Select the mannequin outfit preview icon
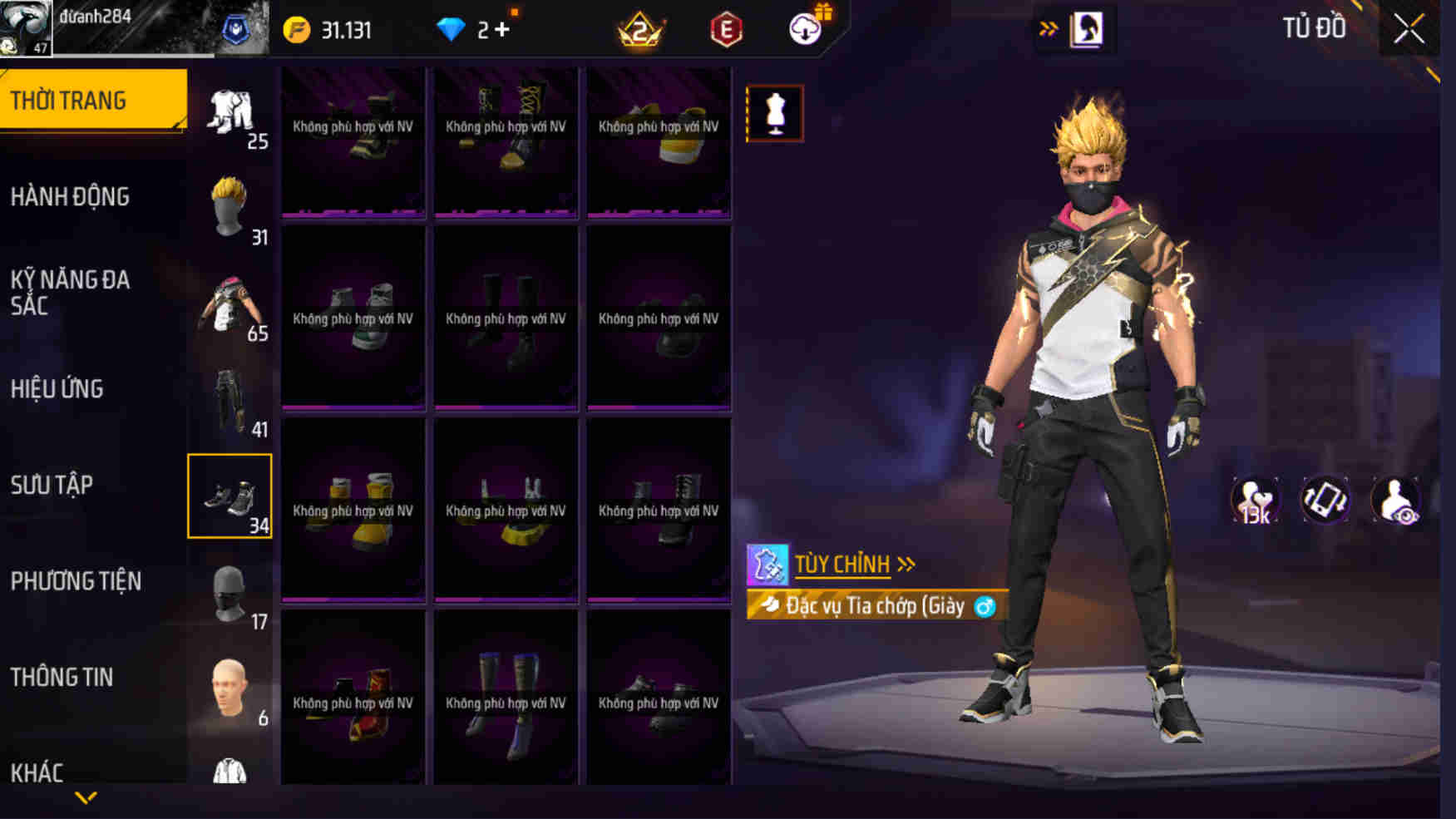This screenshot has width=1456, height=819. [775, 114]
